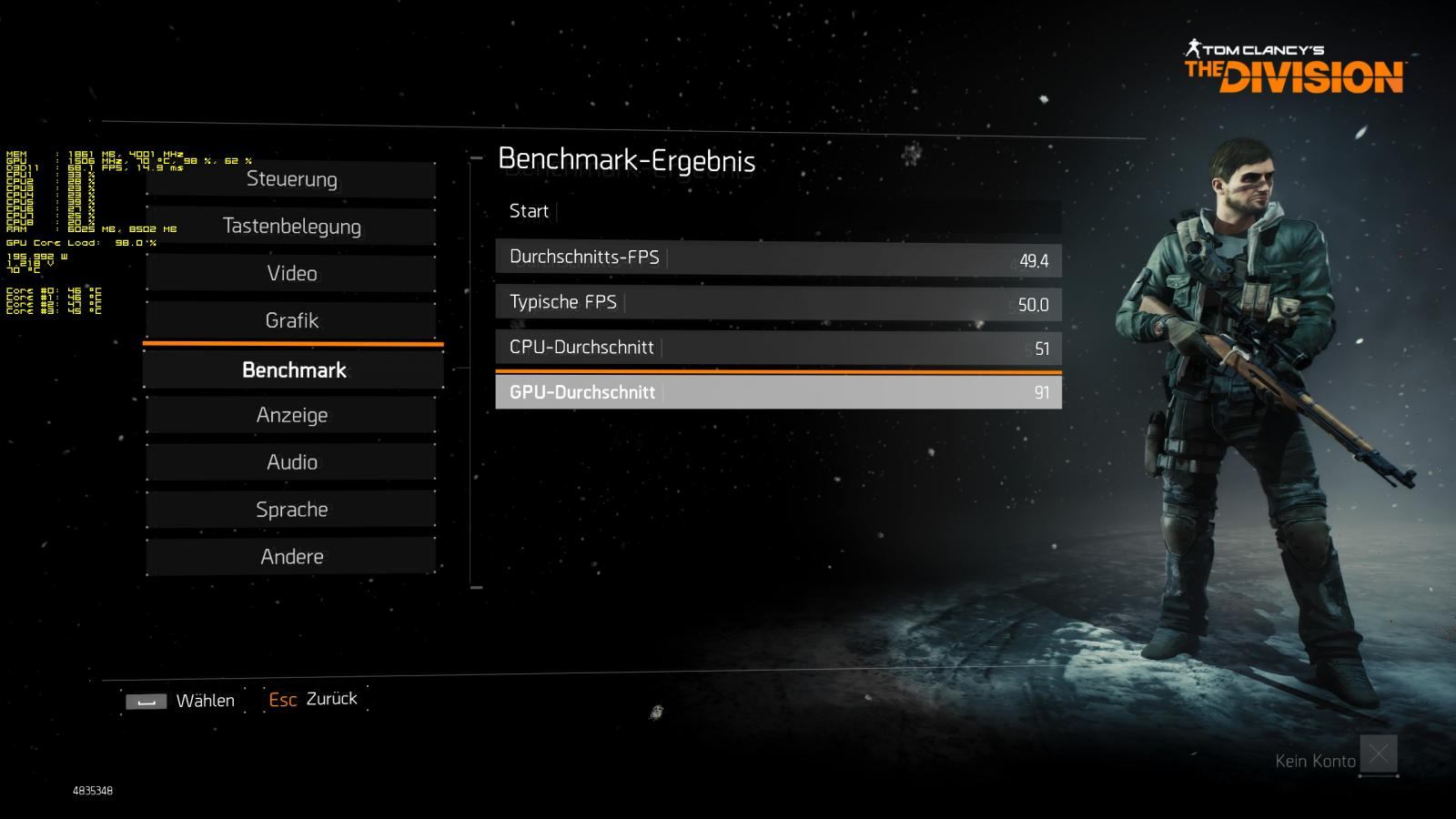Image resolution: width=1456 pixels, height=819 pixels.
Task: Switch to the Anzeige section
Action: (291, 415)
